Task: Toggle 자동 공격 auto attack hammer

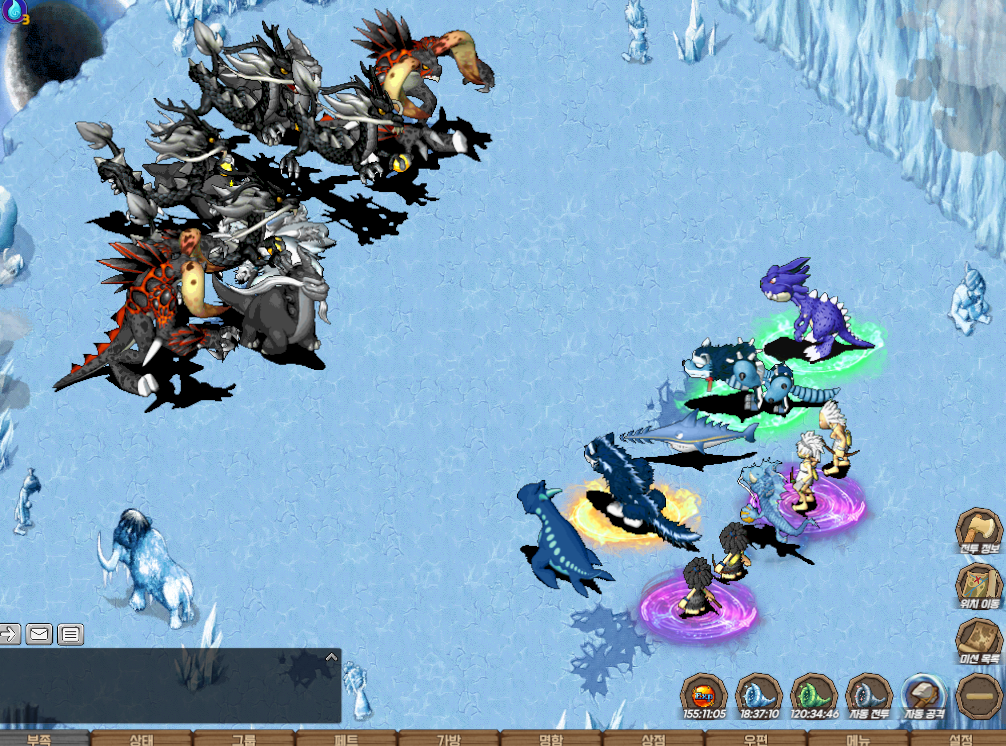Action: pyautogui.click(x=924, y=695)
